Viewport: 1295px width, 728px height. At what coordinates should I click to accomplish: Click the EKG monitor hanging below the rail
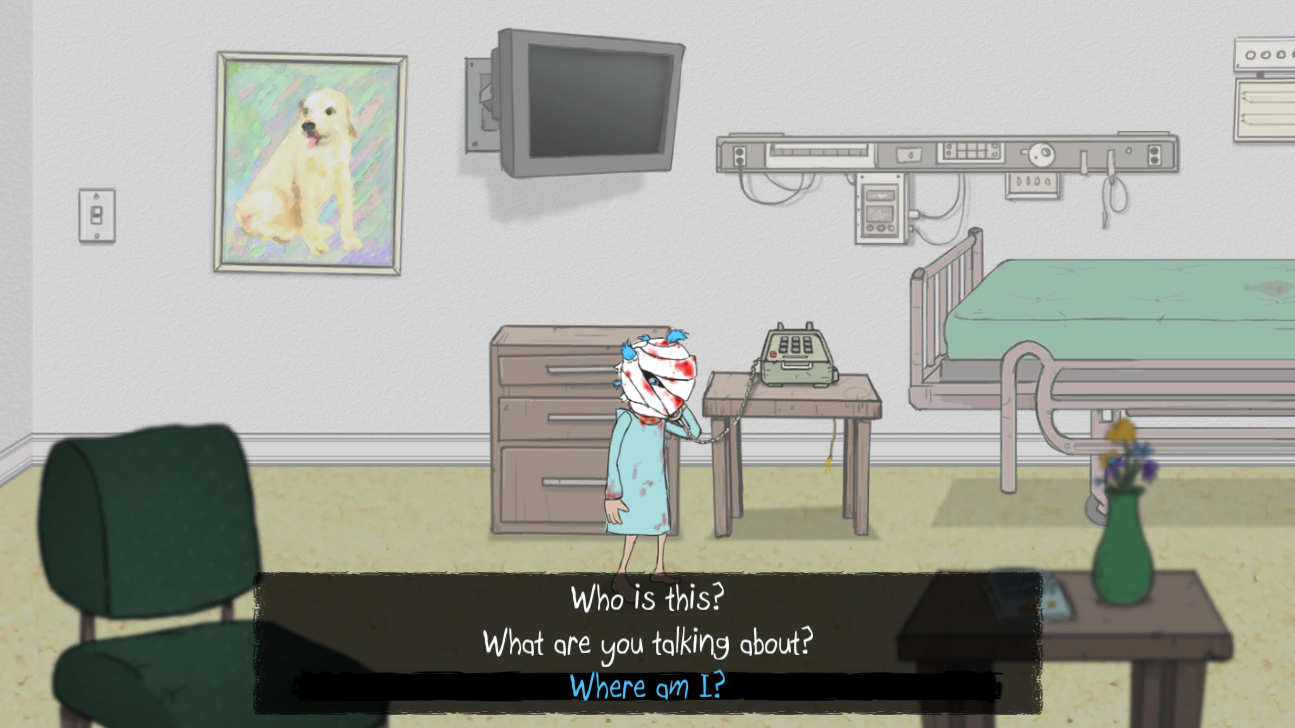pyautogui.click(x=880, y=210)
